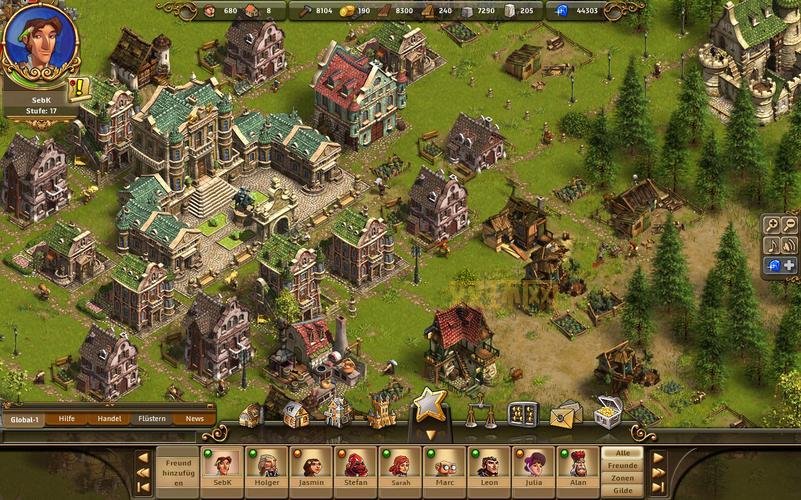Screen dimensions: 801x500
Task: Toggle the music note button
Action: pyautogui.click(x=772, y=244)
